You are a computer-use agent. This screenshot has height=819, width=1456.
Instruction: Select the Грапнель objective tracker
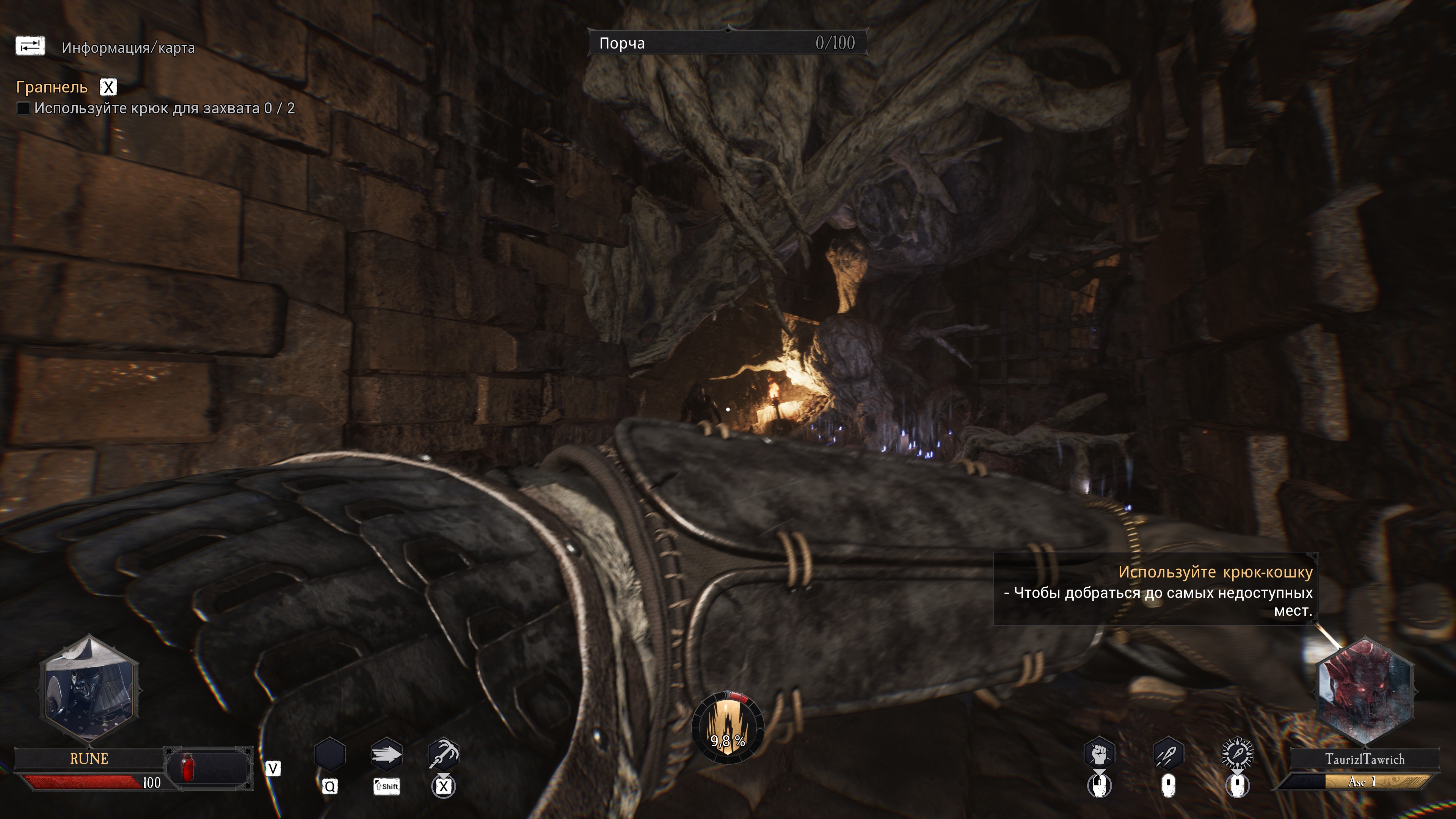52,87
